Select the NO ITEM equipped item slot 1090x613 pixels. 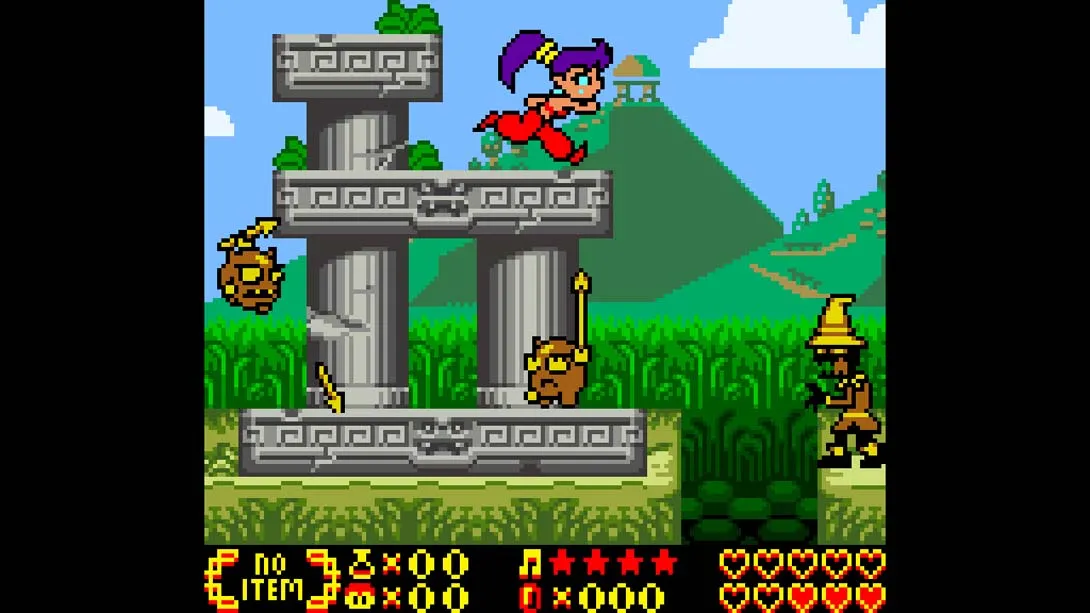271,579
